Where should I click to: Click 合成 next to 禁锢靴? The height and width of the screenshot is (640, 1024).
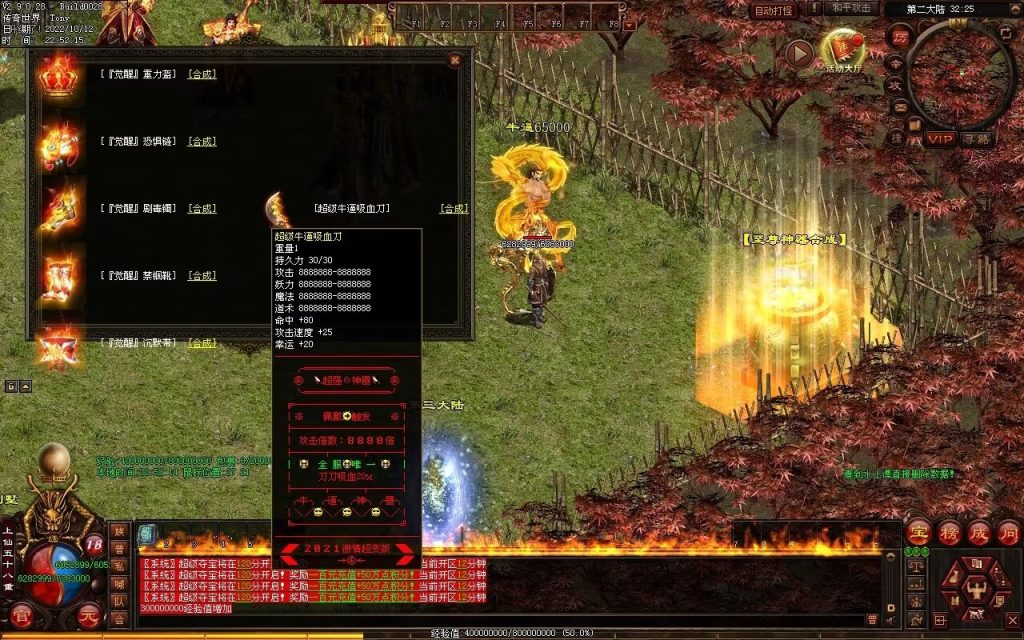tap(202, 276)
